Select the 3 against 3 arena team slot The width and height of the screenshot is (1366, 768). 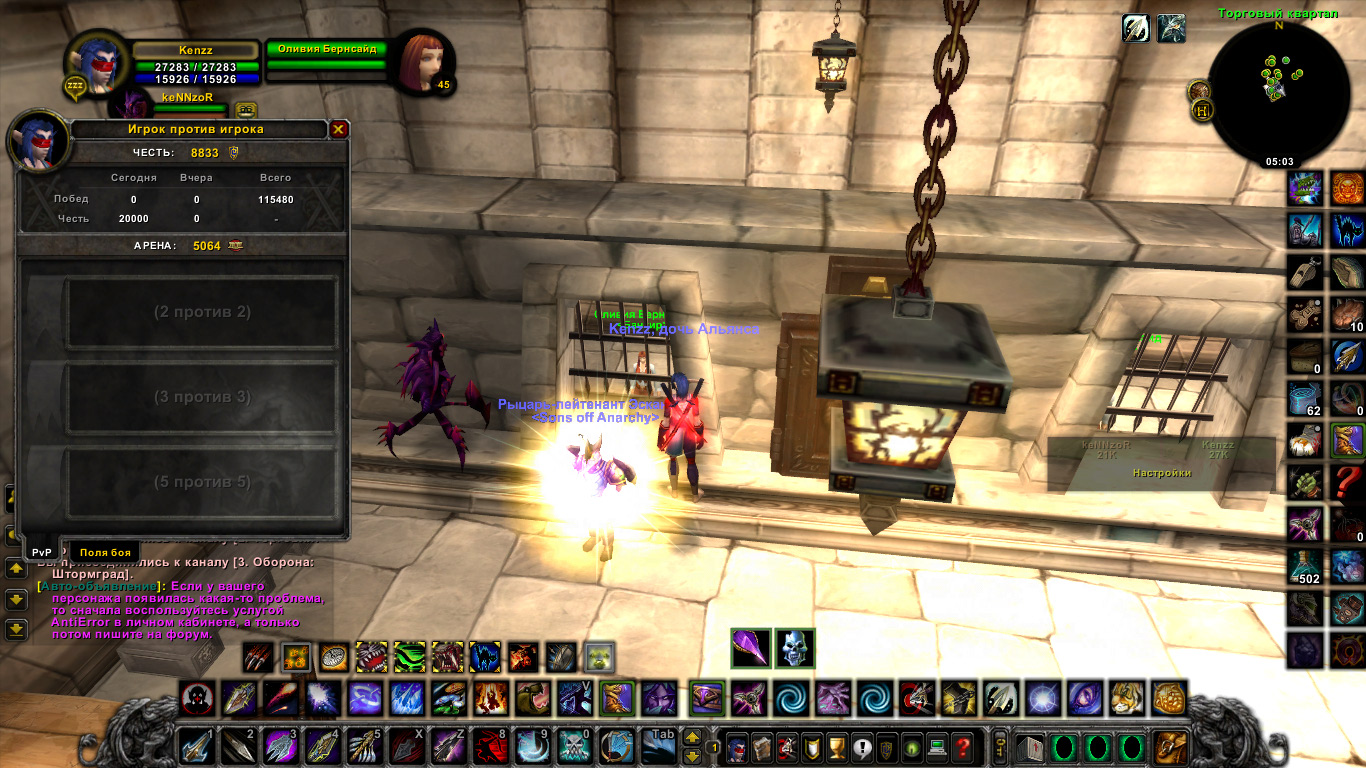point(201,397)
